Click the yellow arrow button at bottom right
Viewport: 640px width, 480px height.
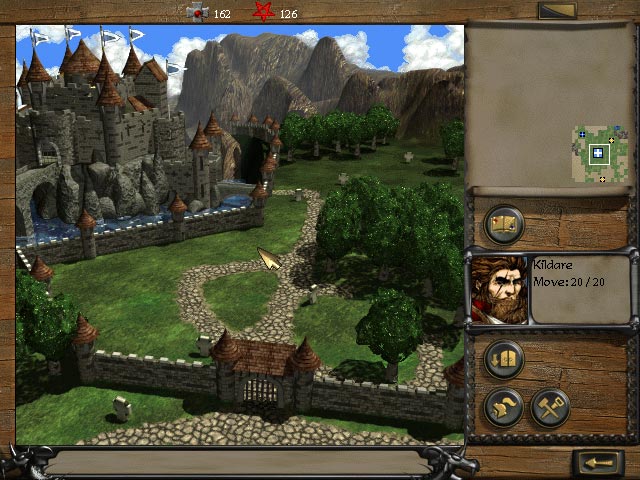599,463
